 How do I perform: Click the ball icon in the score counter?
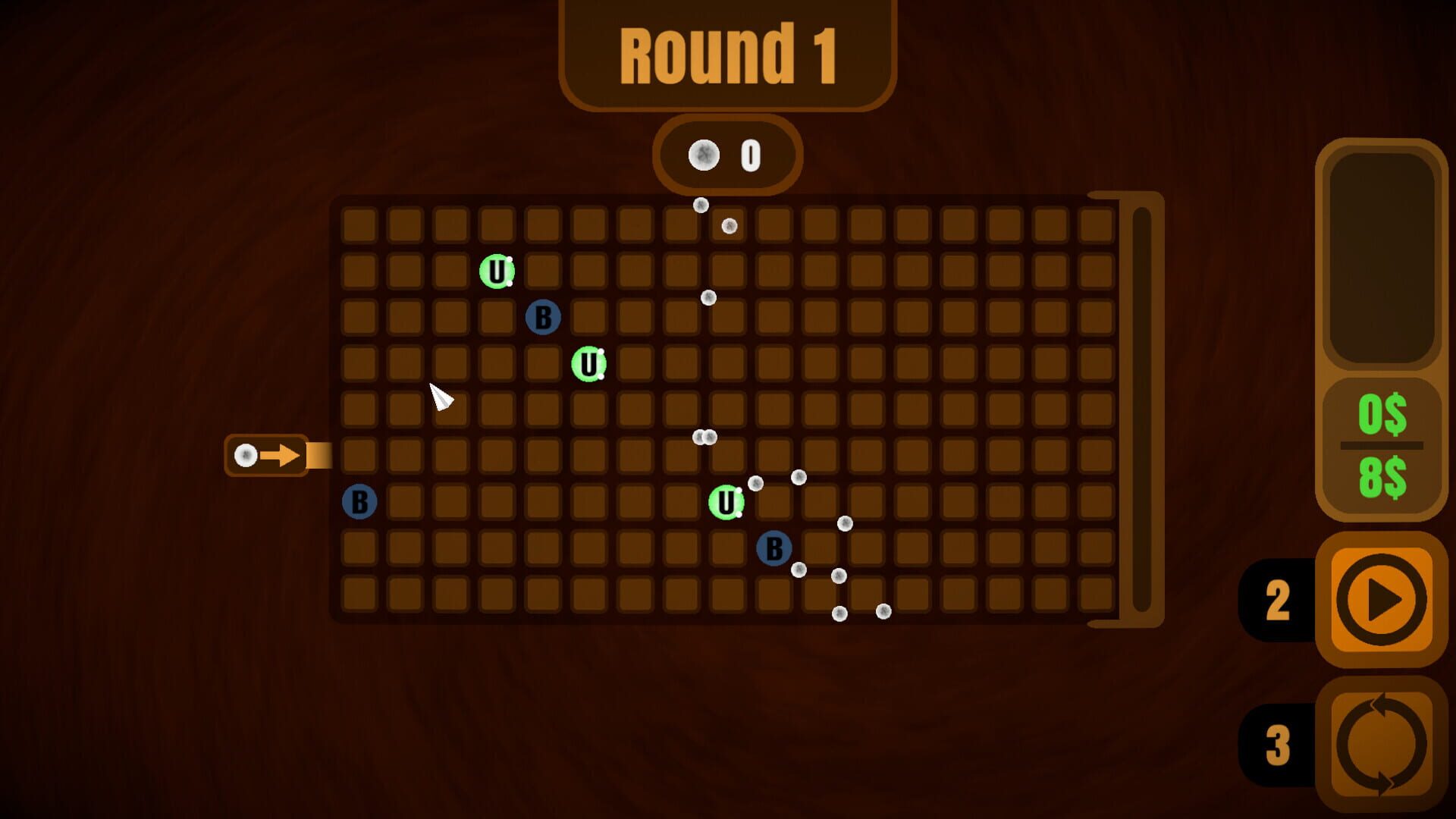(x=703, y=155)
